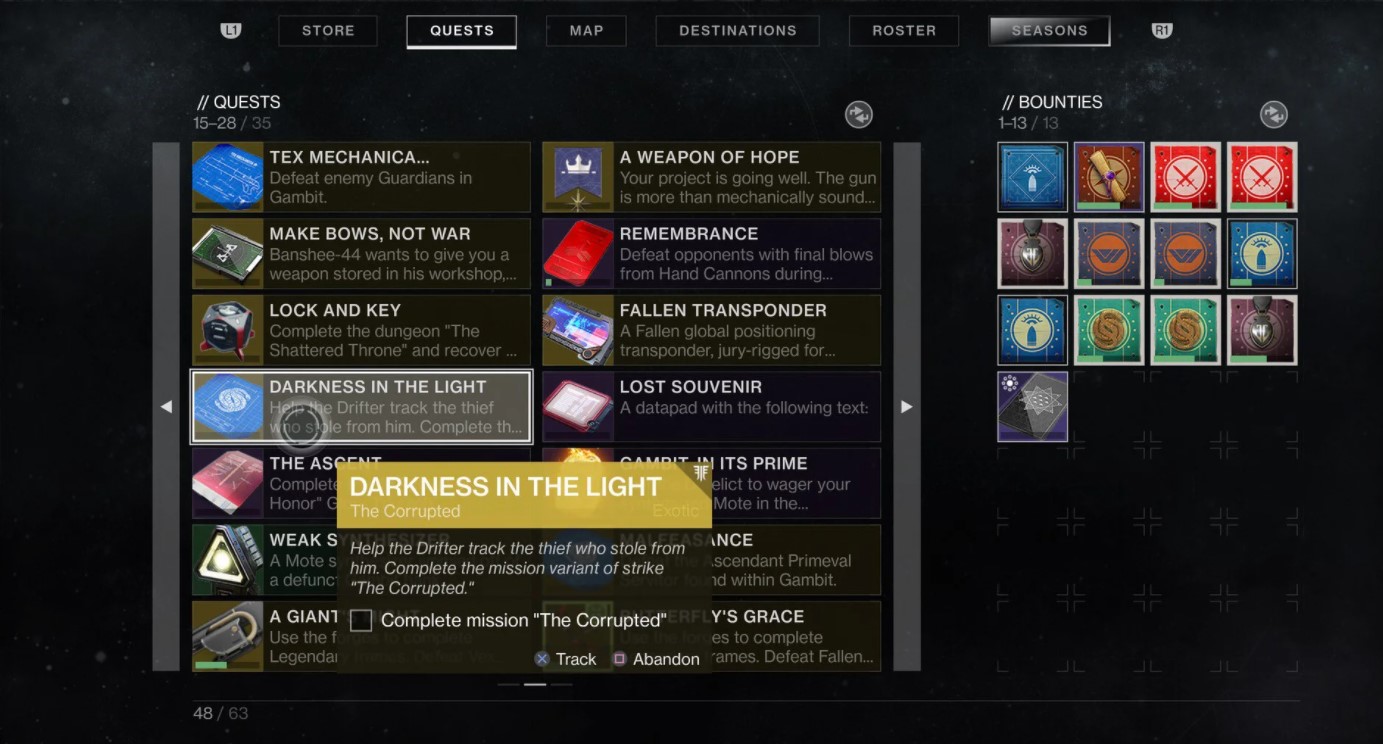Go to the previous quests page
Screen dimensions: 1383x744
pos(166,407)
